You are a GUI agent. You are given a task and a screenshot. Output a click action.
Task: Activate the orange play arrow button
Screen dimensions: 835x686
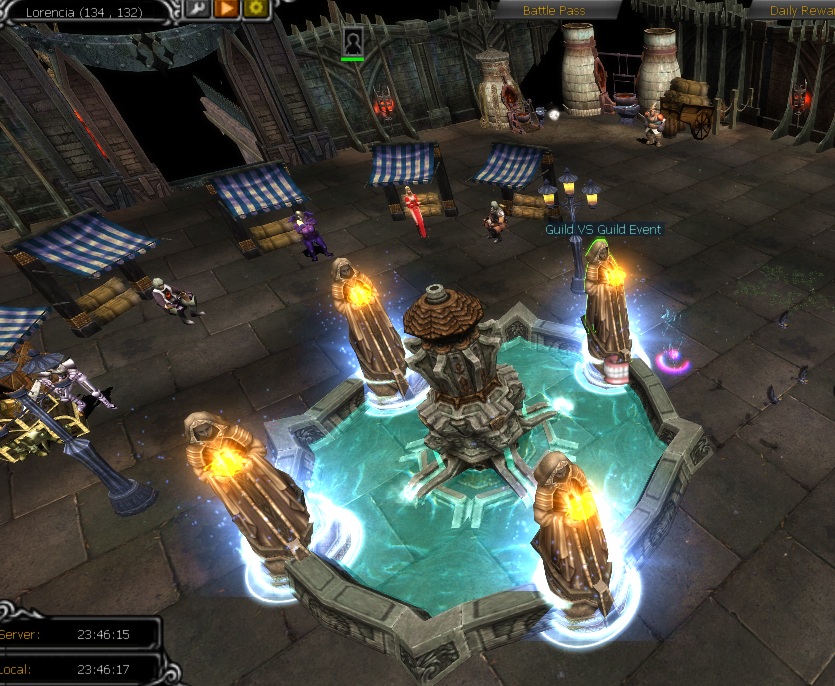[226, 8]
